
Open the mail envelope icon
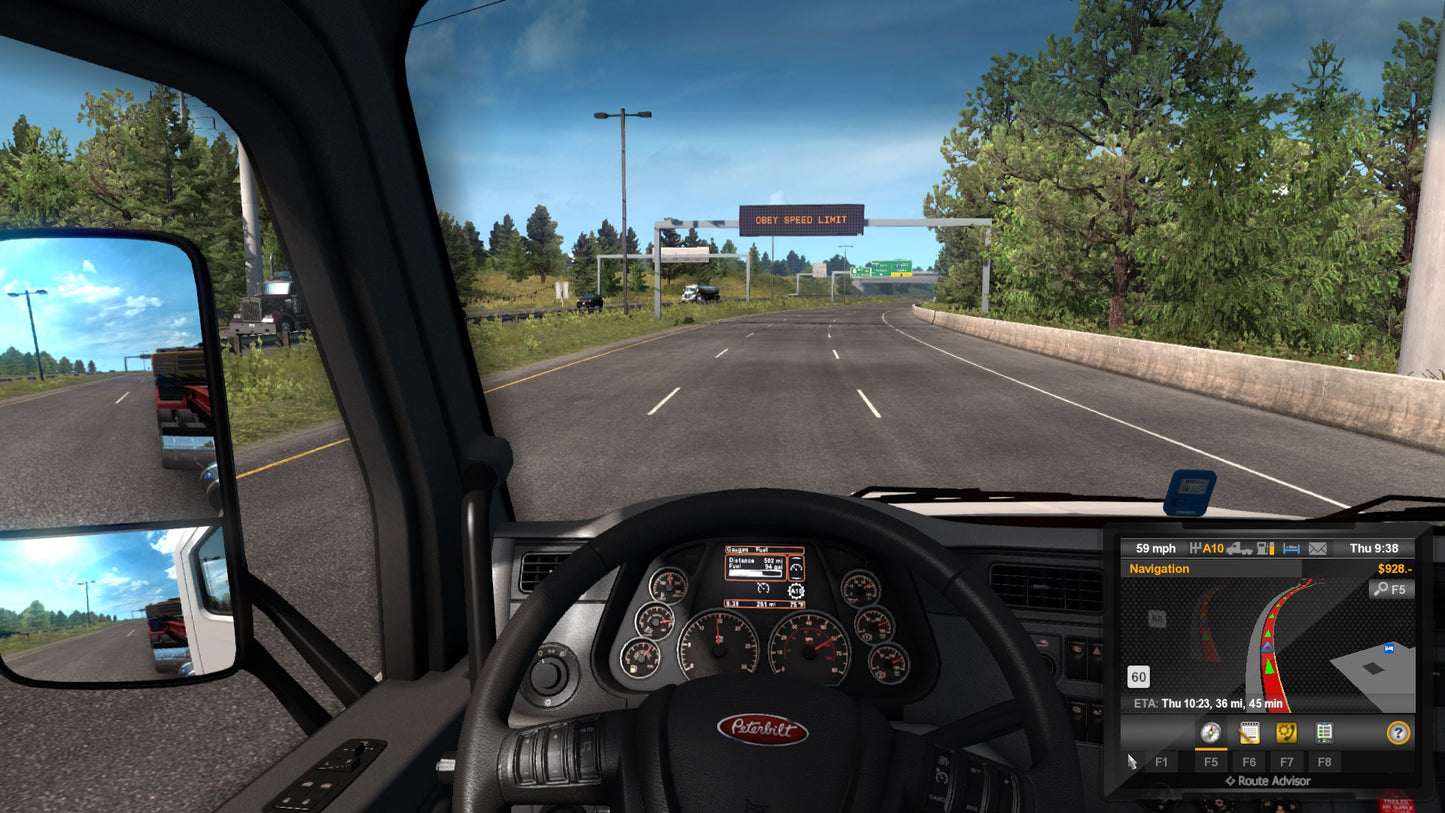(x=1317, y=549)
